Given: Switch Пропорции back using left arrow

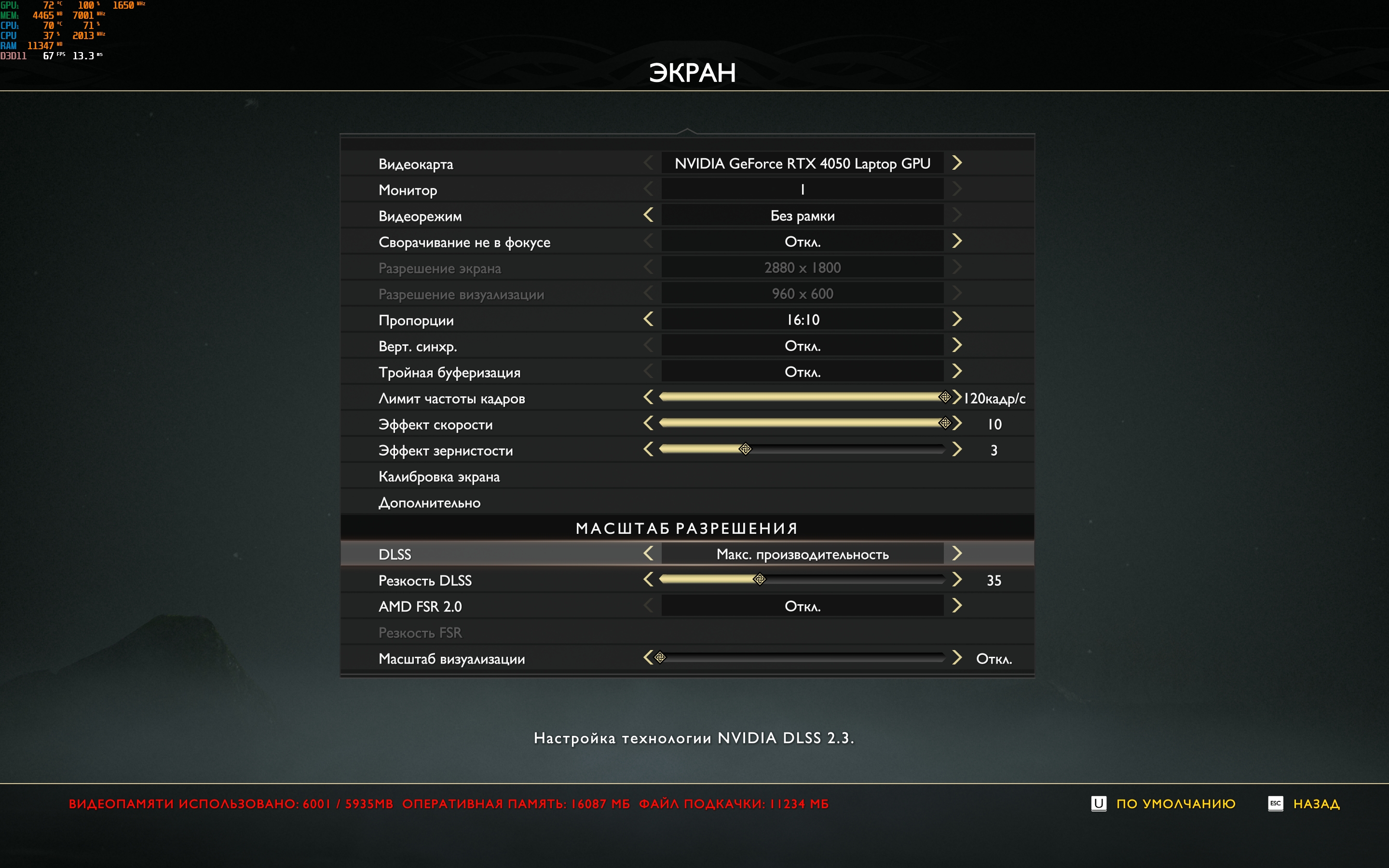Looking at the screenshot, I should point(649,319).
